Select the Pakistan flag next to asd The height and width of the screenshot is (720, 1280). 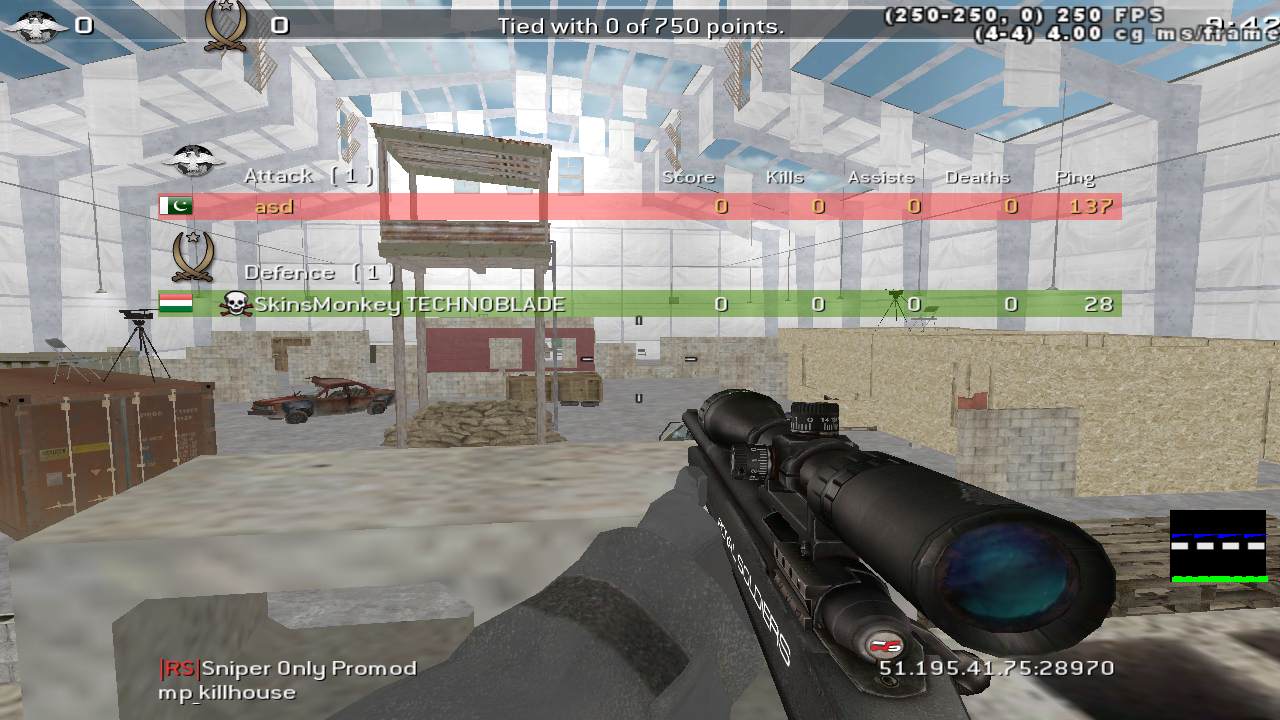pyautogui.click(x=177, y=206)
